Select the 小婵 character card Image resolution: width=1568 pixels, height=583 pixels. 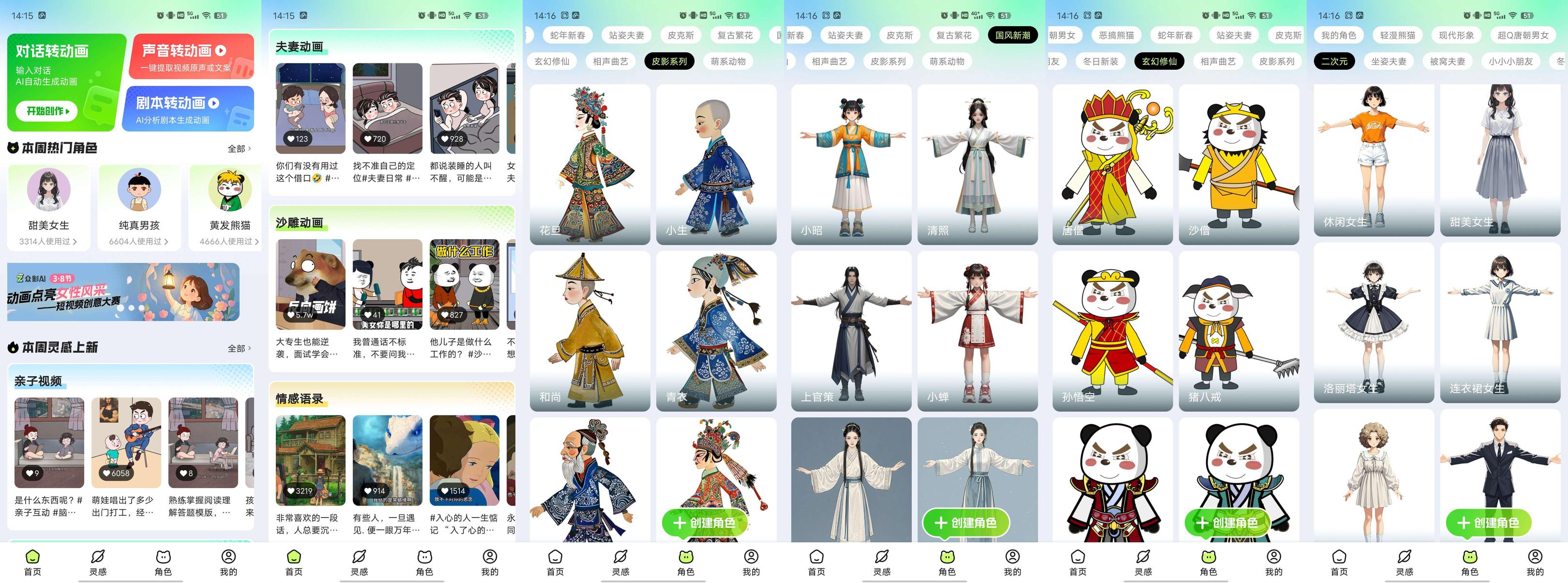point(977,331)
